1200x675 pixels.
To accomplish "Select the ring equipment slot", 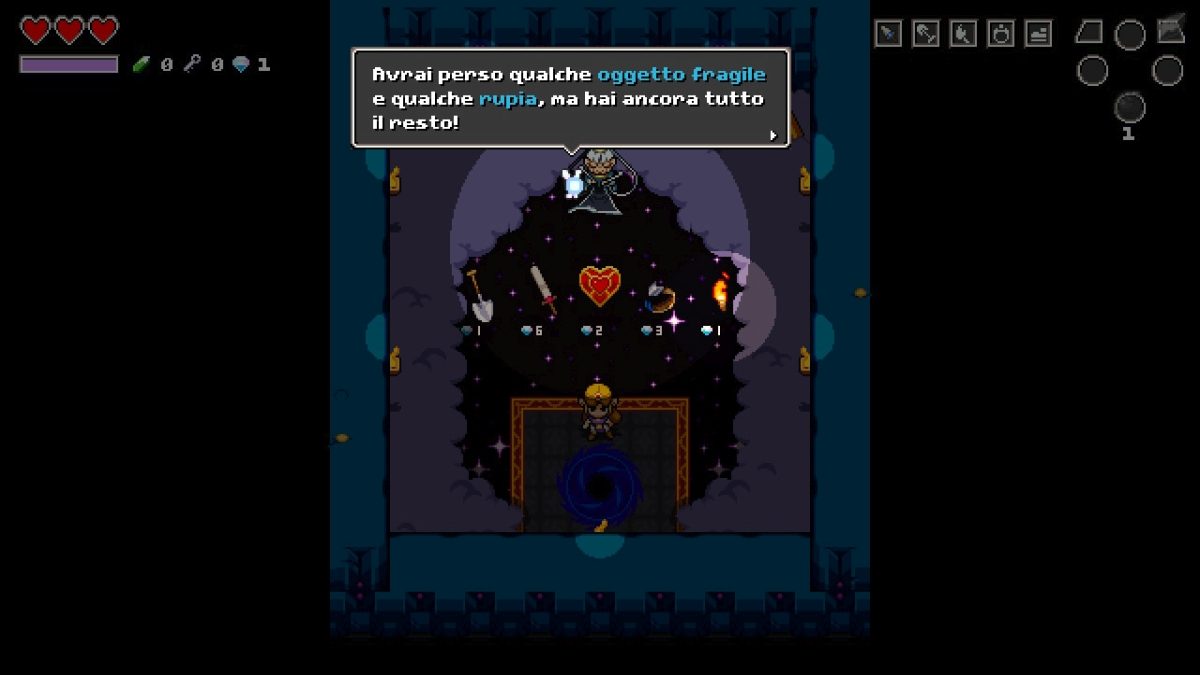I will [1000, 34].
